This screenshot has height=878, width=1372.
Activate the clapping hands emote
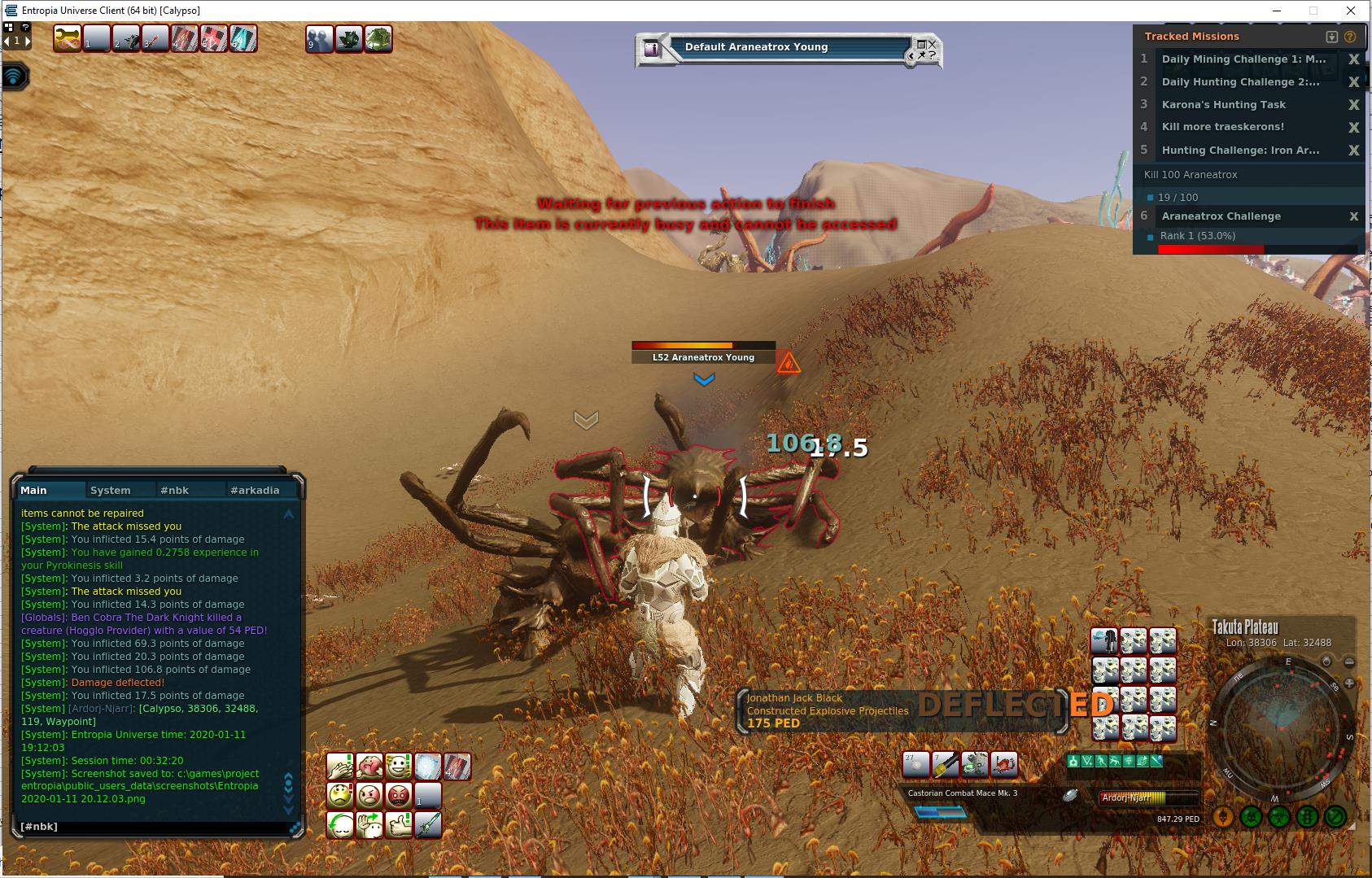point(340,766)
